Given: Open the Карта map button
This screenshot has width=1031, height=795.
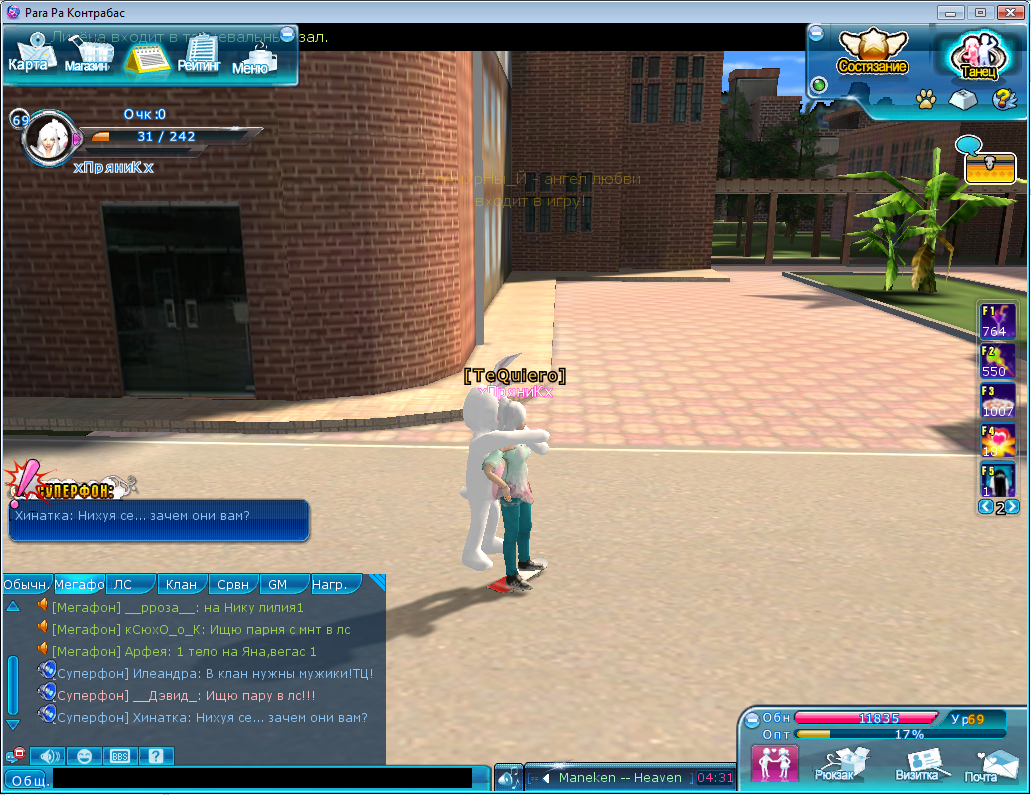Looking at the screenshot, I should [x=27, y=54].
